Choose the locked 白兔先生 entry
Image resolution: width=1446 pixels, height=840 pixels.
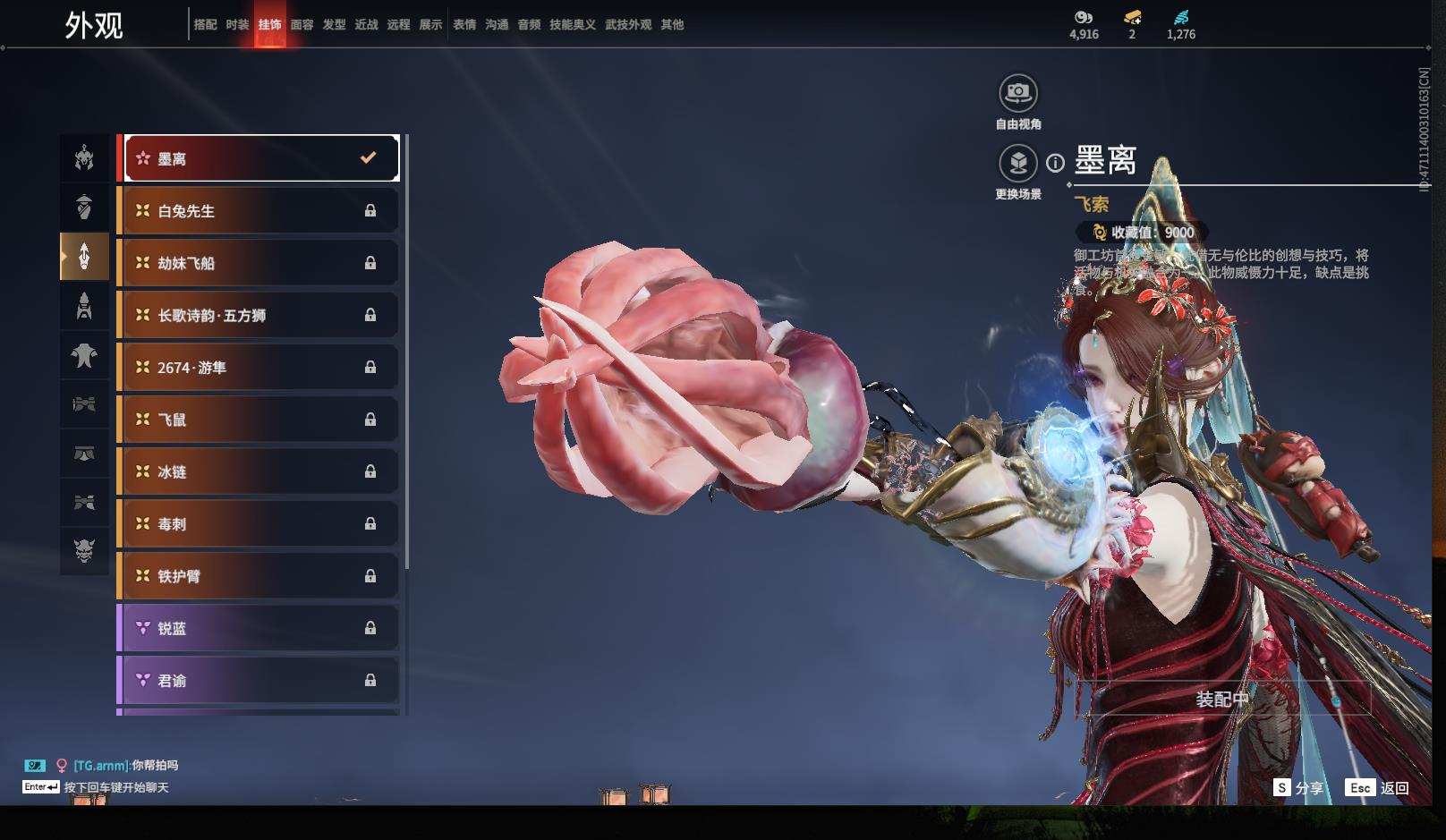[x=258, y=211]
